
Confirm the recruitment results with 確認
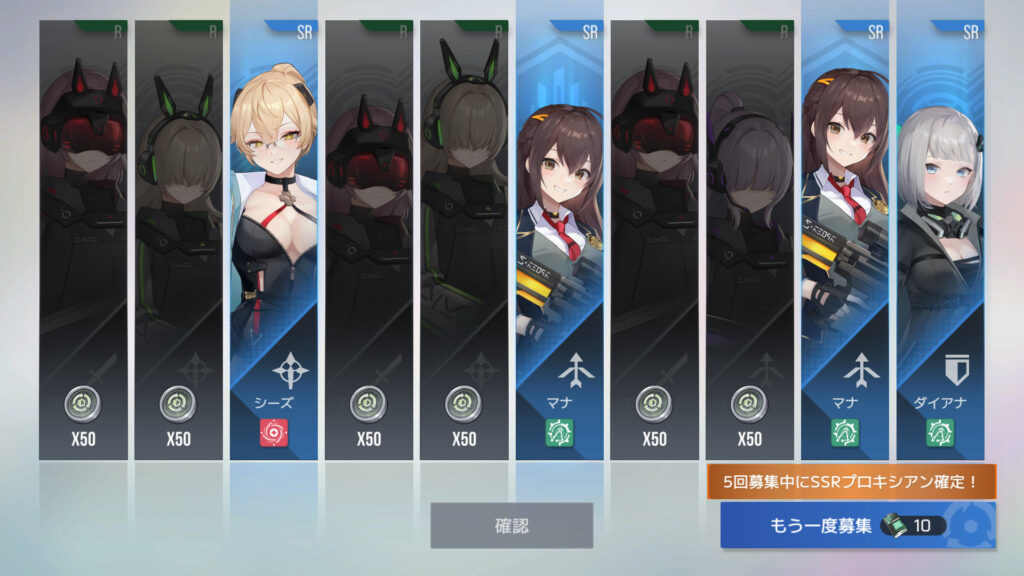[511, 525]
